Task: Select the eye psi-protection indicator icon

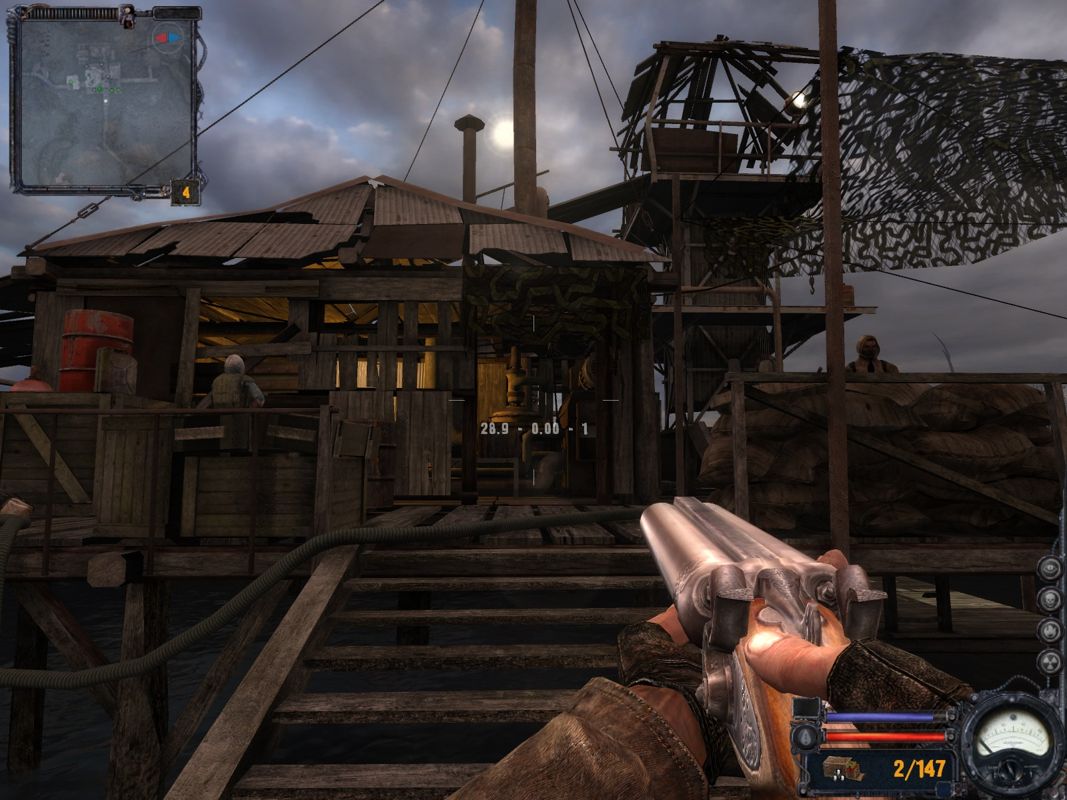Action: [x=1050, y=568]
